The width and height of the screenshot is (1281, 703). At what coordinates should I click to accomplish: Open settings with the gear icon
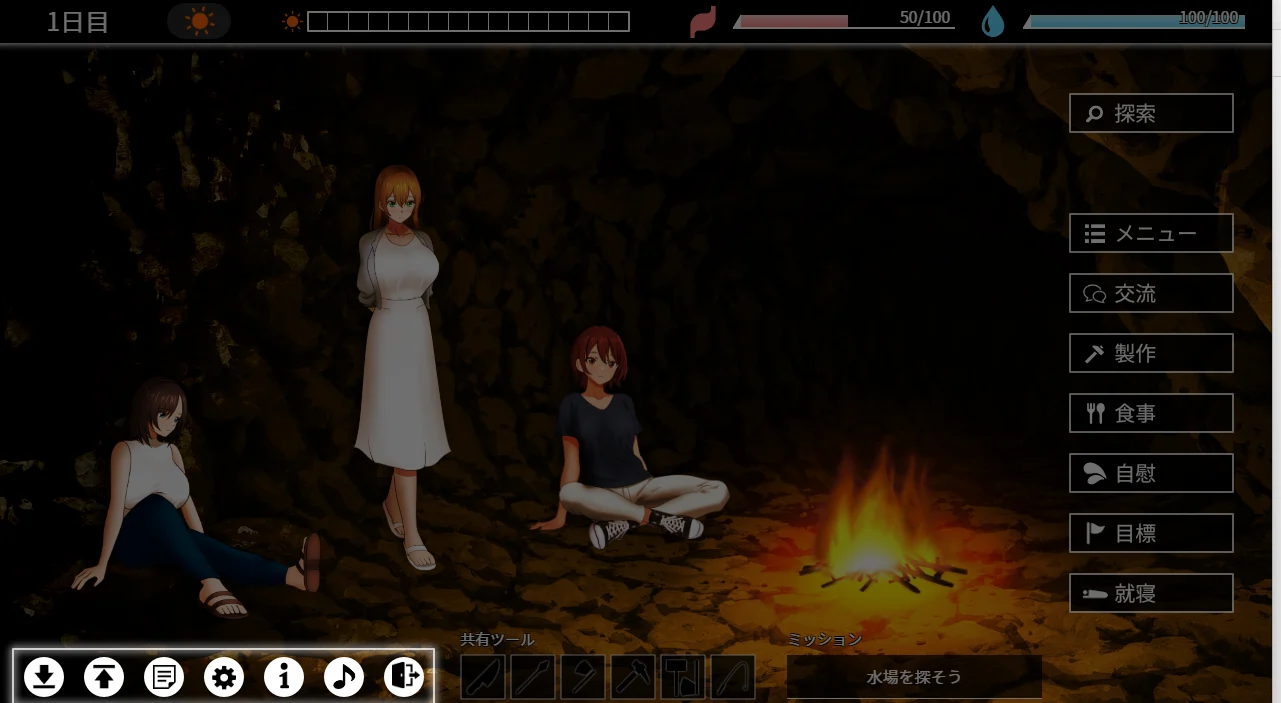(x=224, y=677)
